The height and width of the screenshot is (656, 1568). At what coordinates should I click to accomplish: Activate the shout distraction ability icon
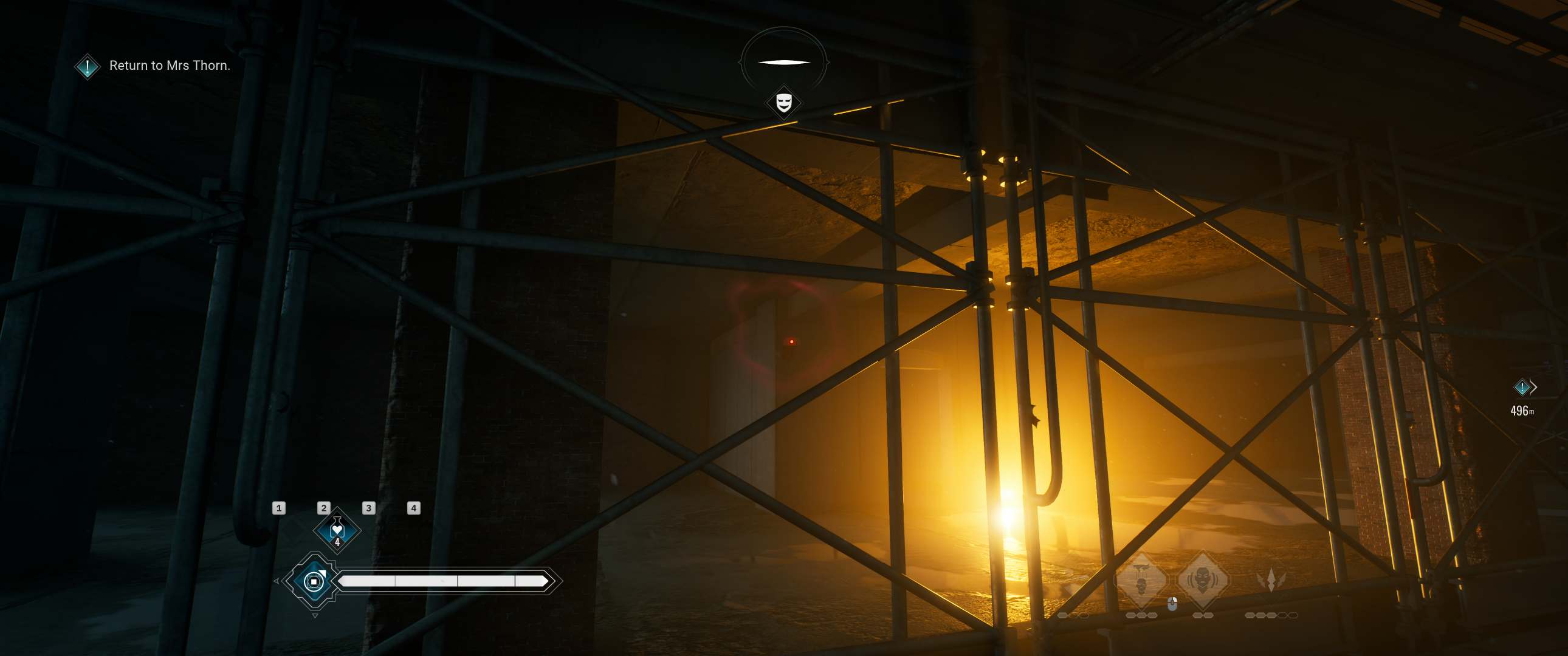pyautogui.click(x=1204, y=578)
